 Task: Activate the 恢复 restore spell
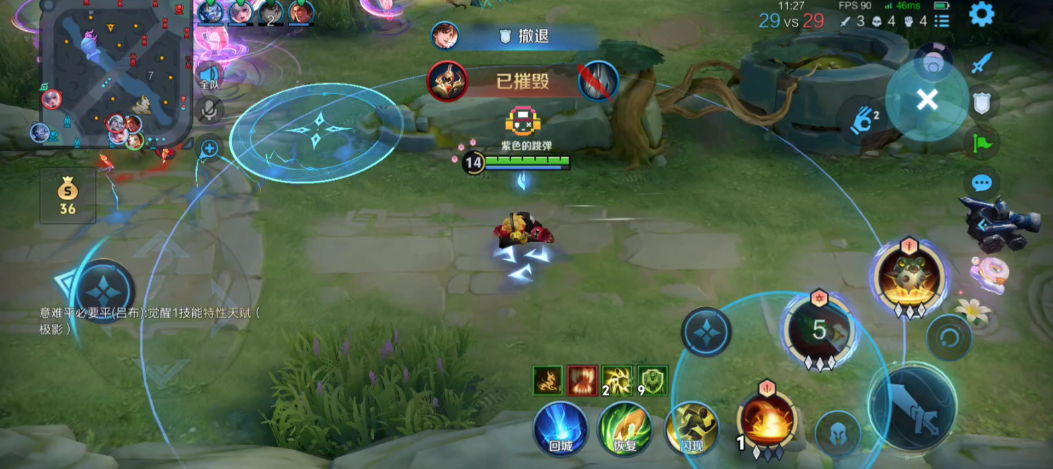pos(626,429)
